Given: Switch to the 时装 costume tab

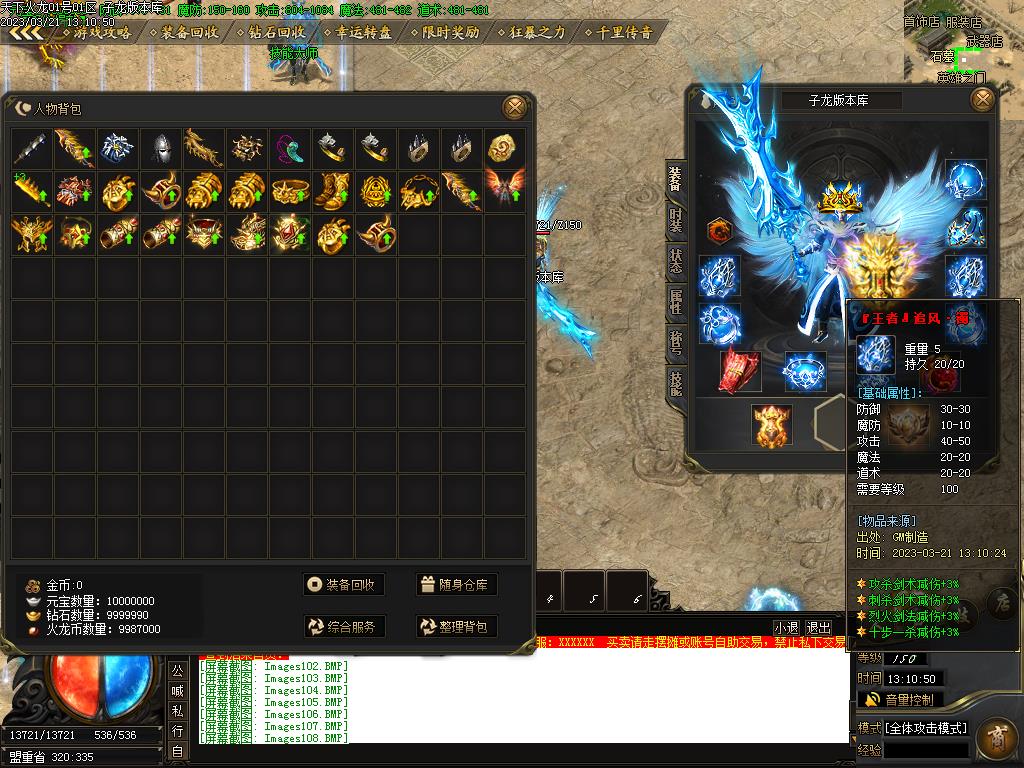Looking at the screenshot, I should pos(676,221).
